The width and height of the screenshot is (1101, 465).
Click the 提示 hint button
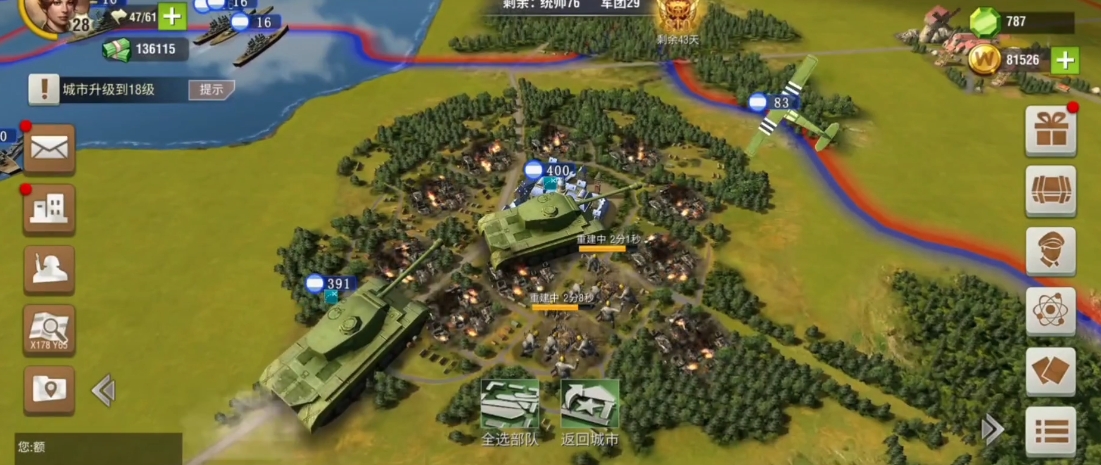click(x=211, y=90)
